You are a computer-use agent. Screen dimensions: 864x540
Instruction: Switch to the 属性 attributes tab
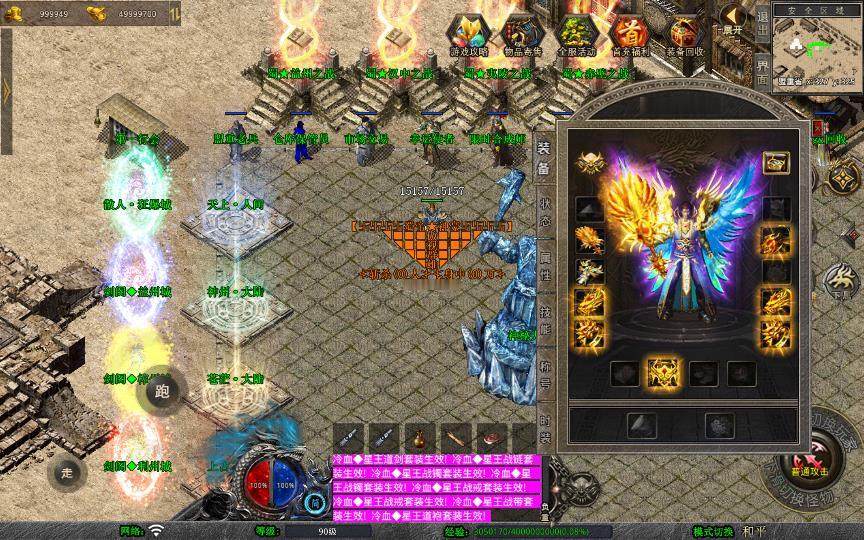point(545,266)
